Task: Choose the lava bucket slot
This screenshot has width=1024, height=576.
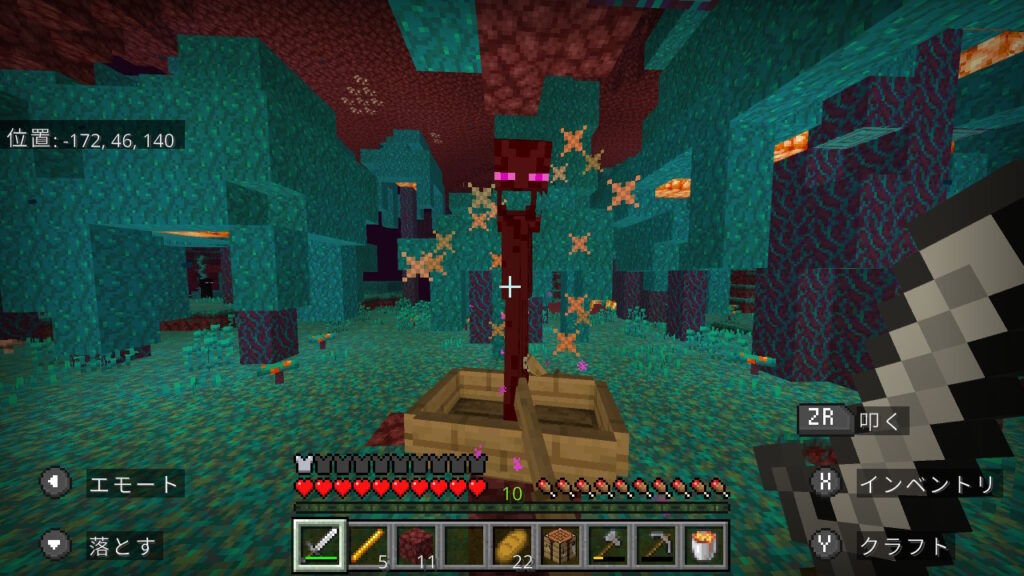Action: coord(703,545)
